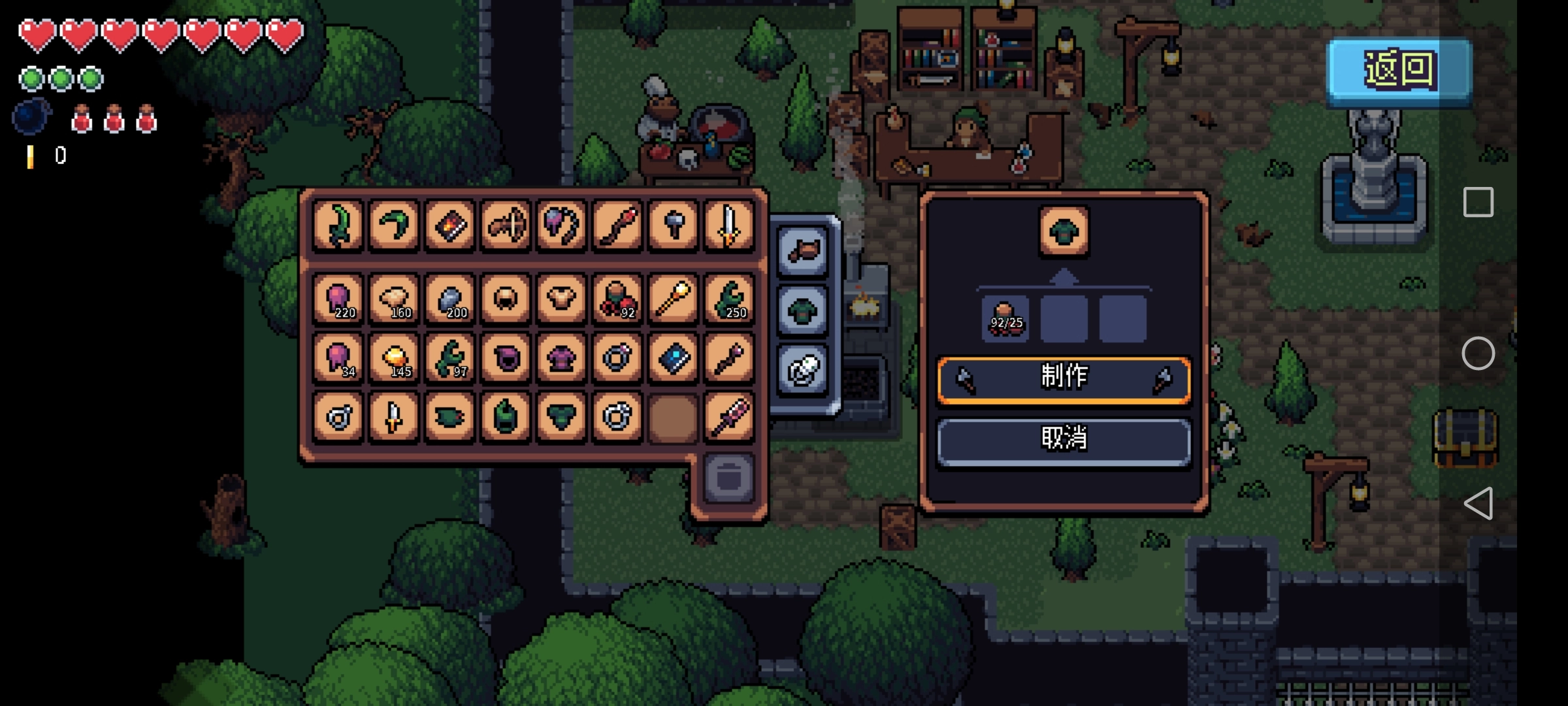This screenshot has width=1568, height=706.
Task: Cancel crafting with 取消 button
Action: 1064,439
